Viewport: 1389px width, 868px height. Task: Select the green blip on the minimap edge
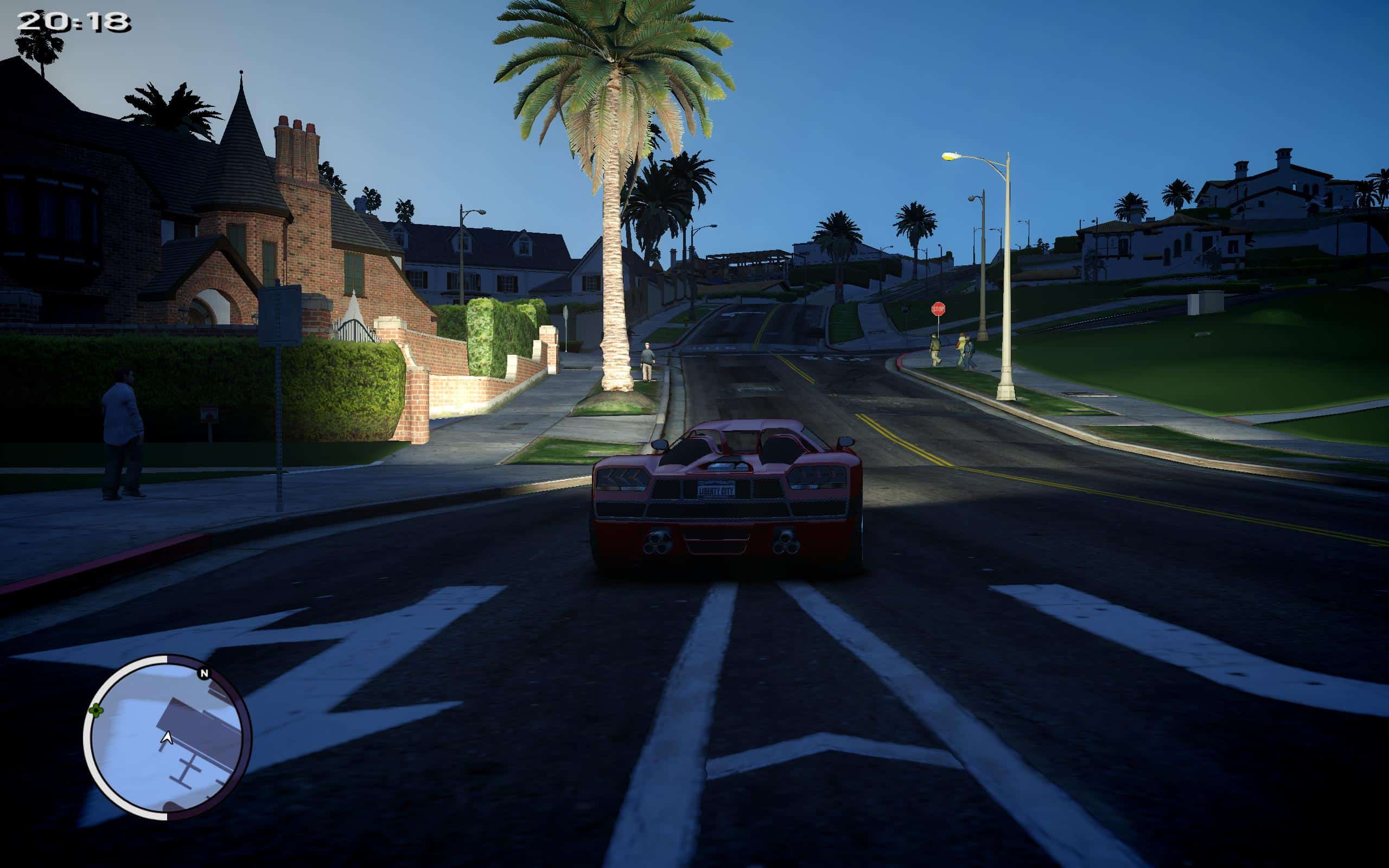pos(96,711)
